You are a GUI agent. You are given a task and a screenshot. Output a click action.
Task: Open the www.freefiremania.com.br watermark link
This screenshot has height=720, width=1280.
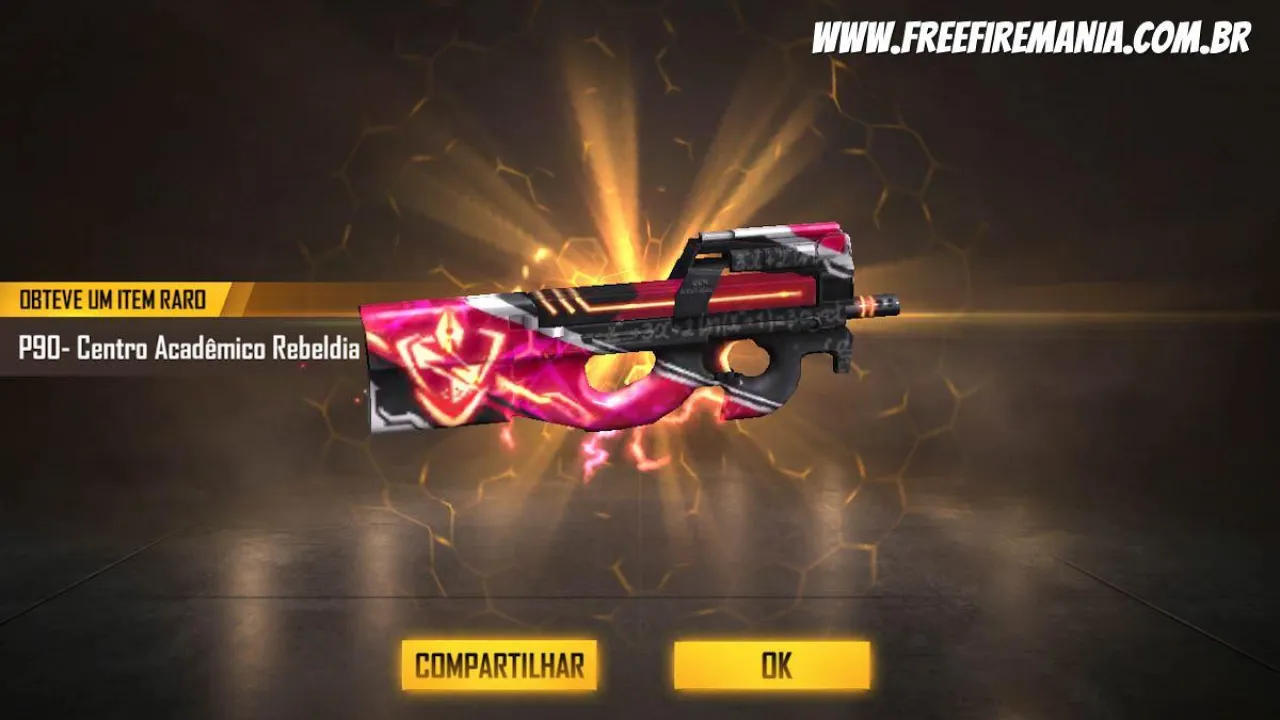1032,33
